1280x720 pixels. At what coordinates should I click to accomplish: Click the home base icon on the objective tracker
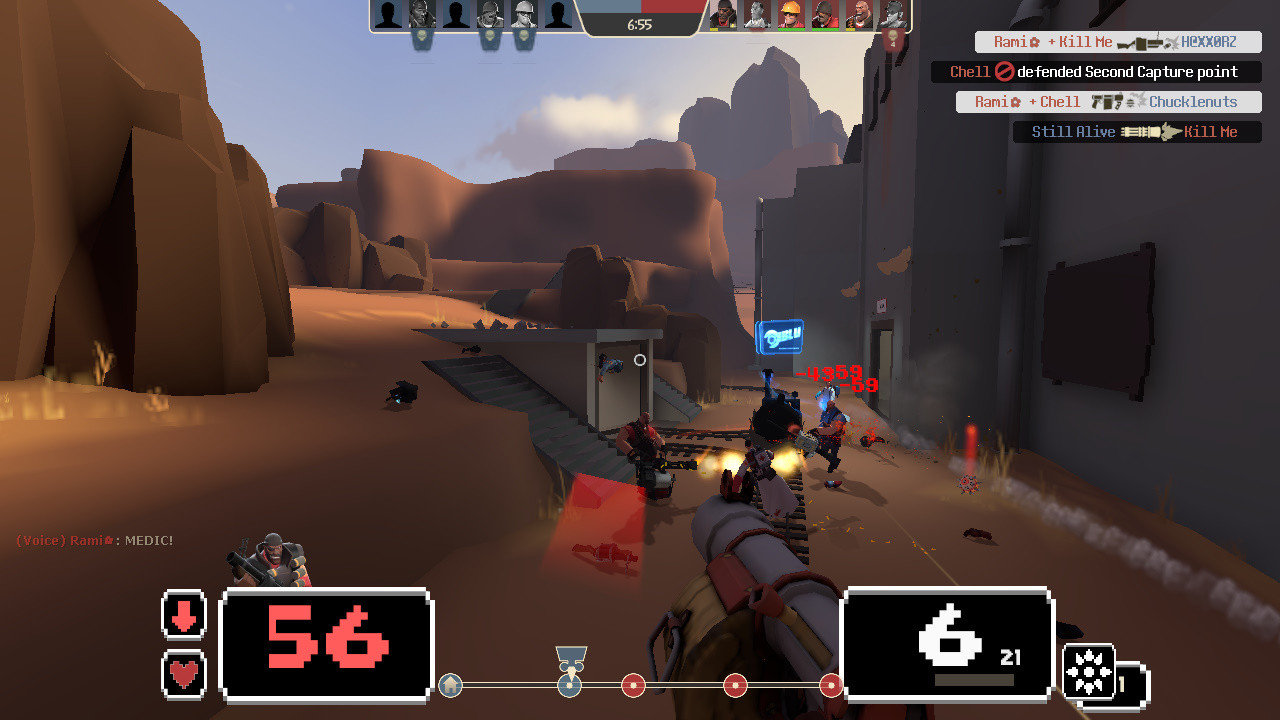(450, 687)
